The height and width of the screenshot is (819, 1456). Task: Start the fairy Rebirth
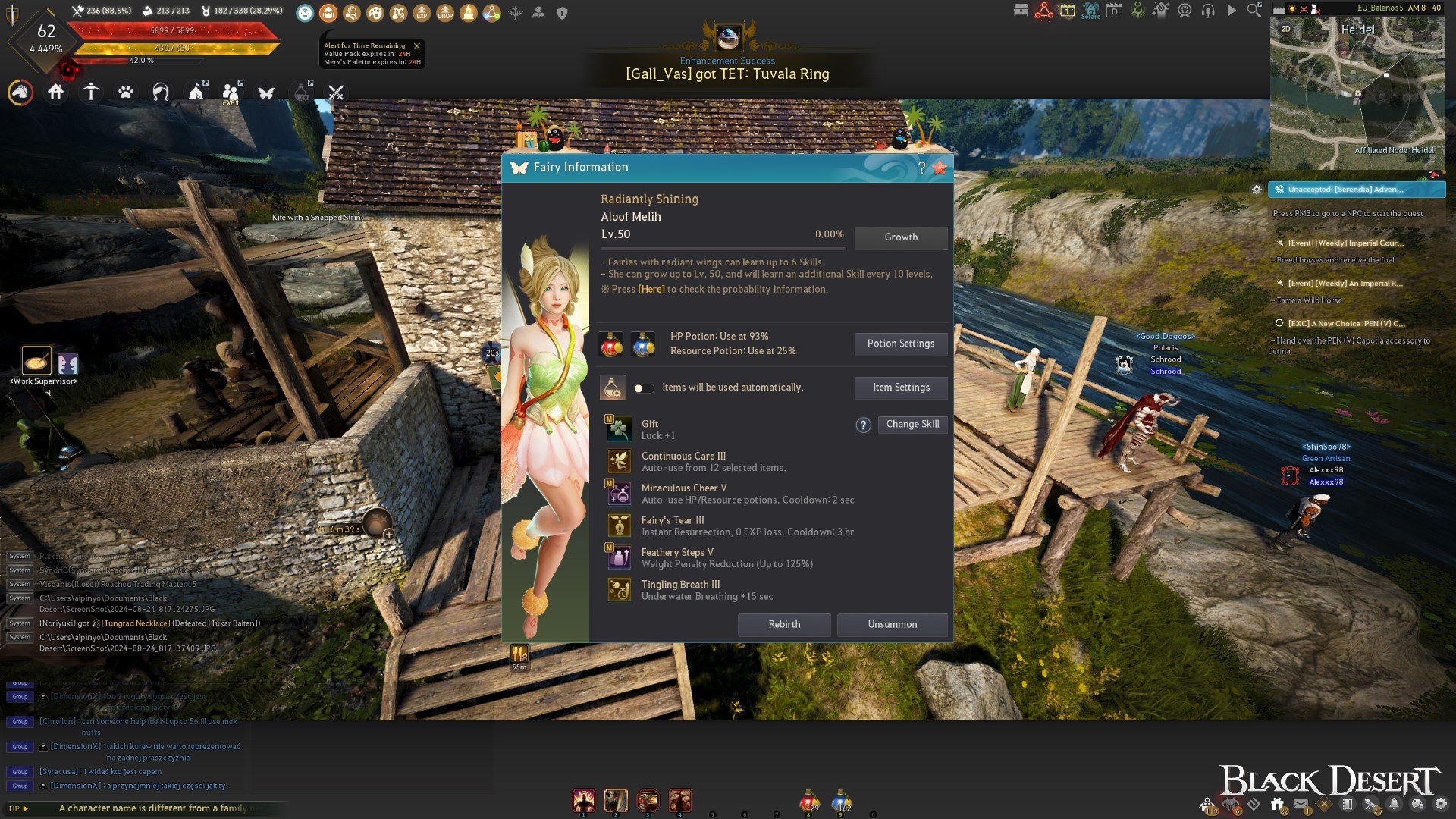(784, 624)
